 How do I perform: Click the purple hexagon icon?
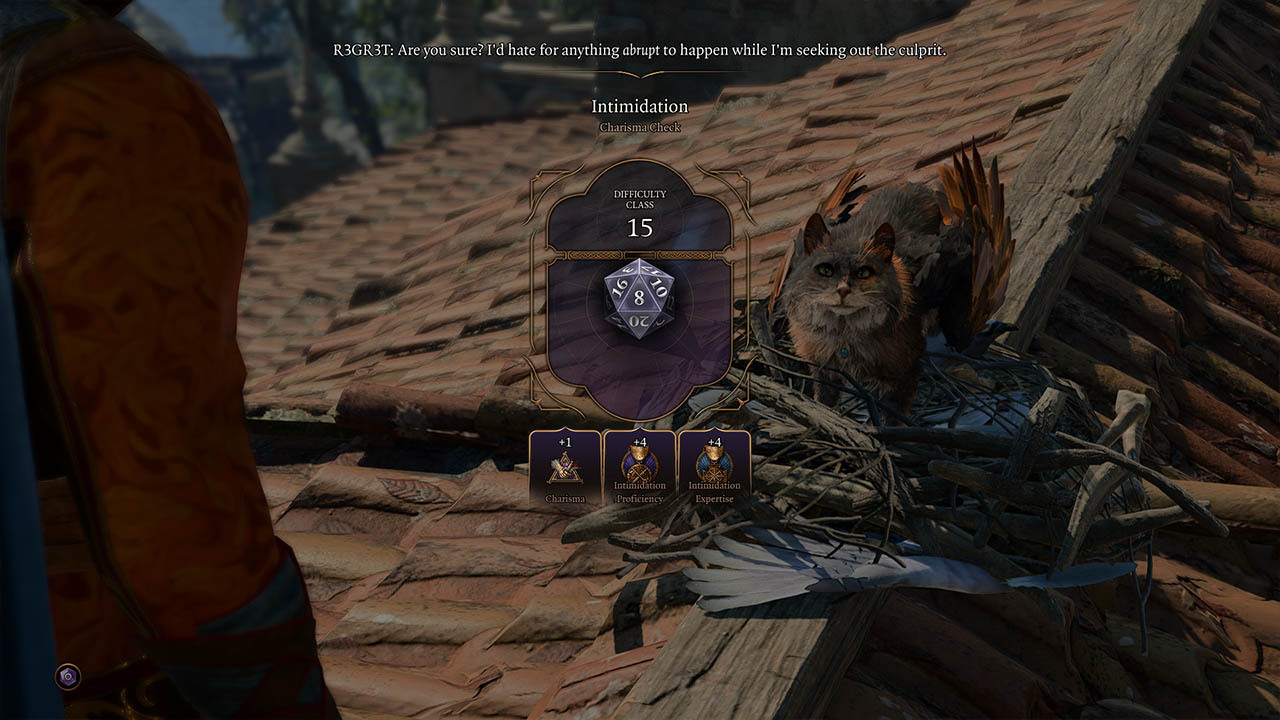(x=68, y=677)
